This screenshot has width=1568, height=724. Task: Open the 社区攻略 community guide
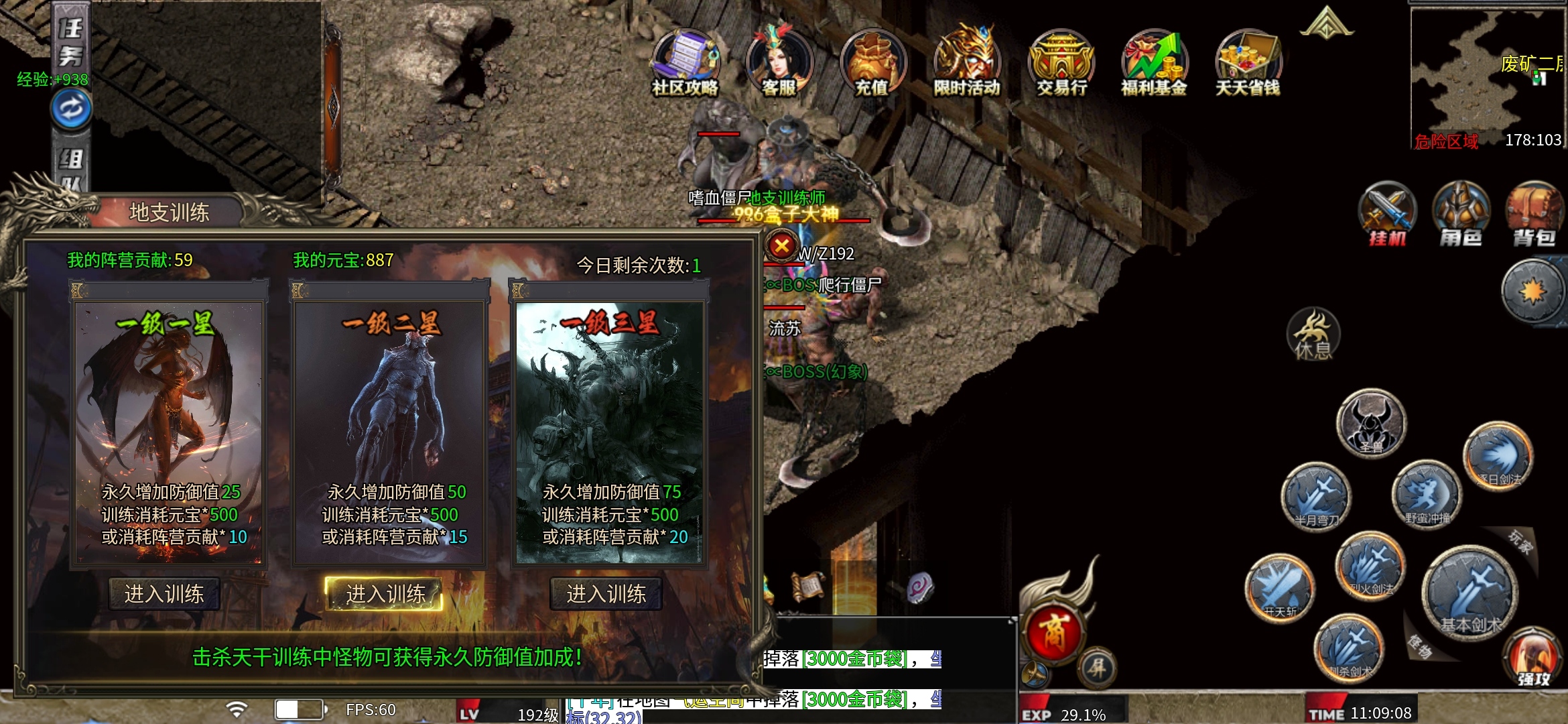point(685,62)
